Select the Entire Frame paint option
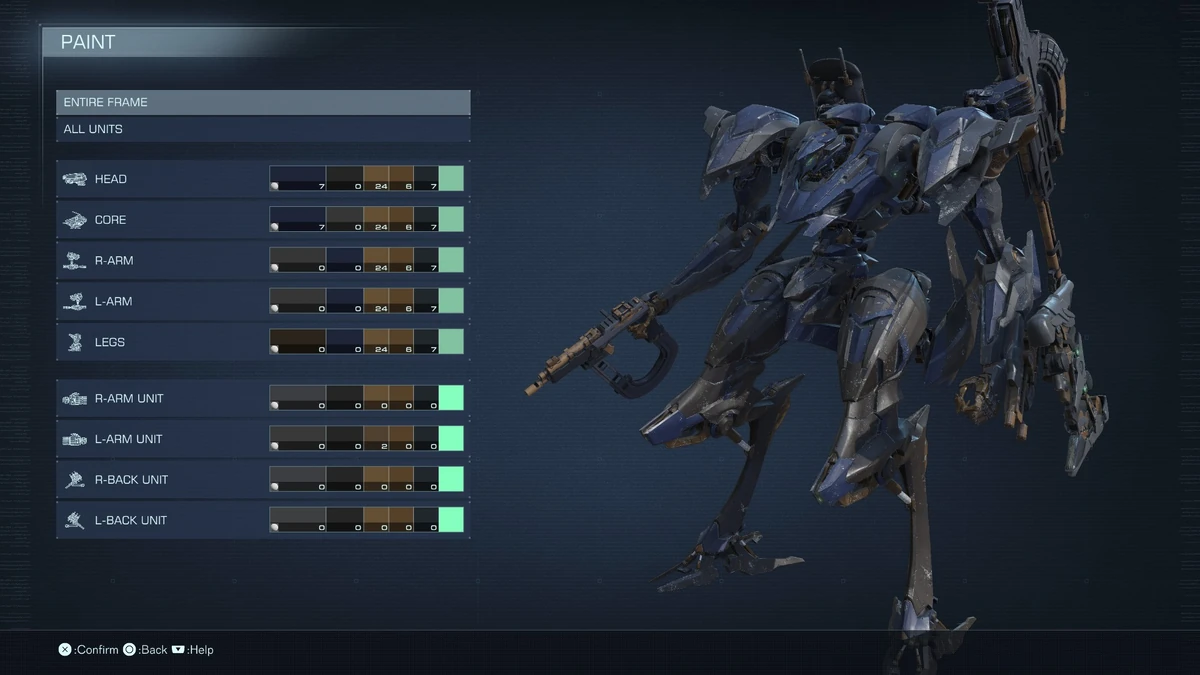1200x675 pixels. click(x=262, y=102)
